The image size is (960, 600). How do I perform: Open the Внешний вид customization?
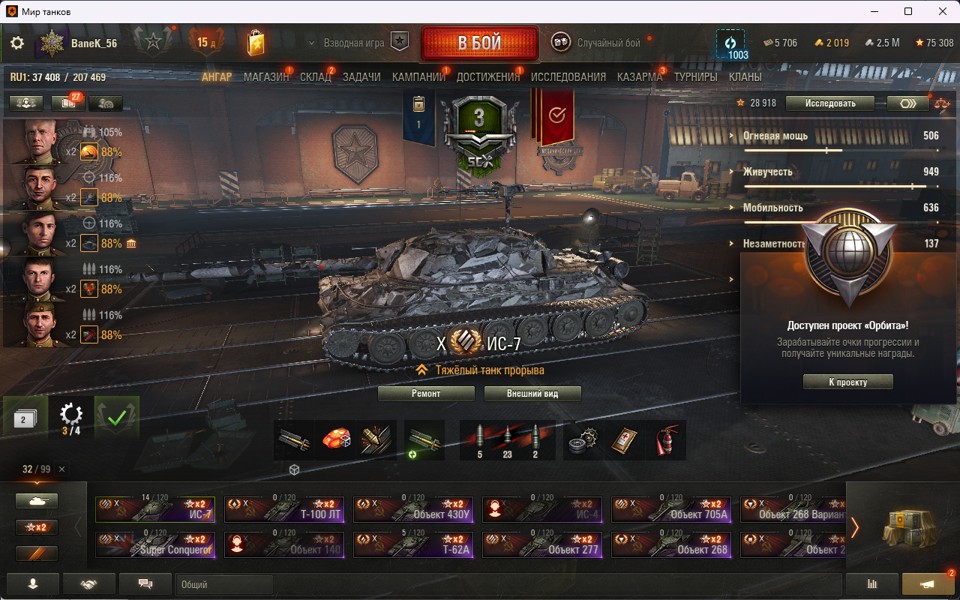[532, 393]
